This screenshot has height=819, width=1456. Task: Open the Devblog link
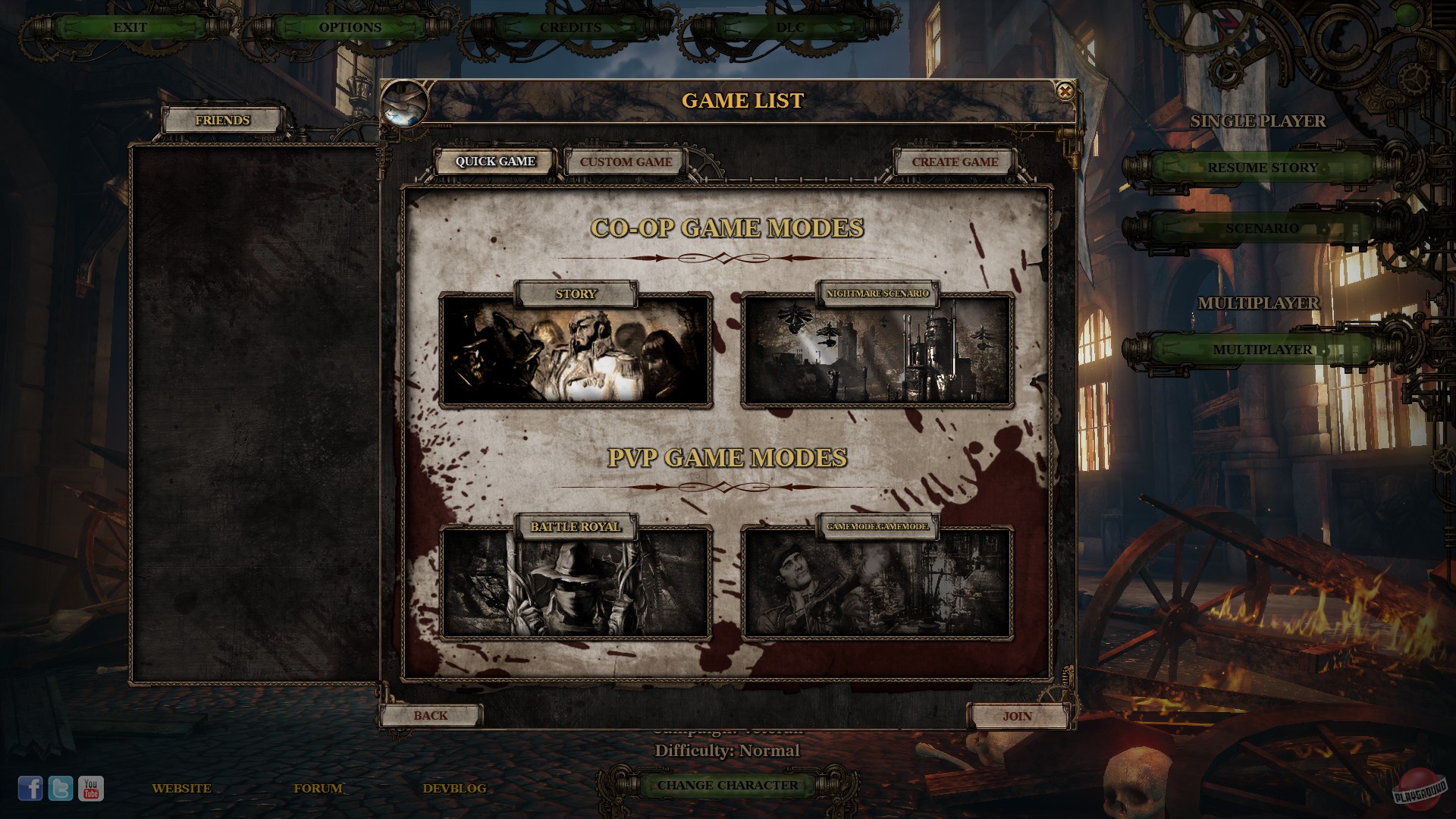455,788
